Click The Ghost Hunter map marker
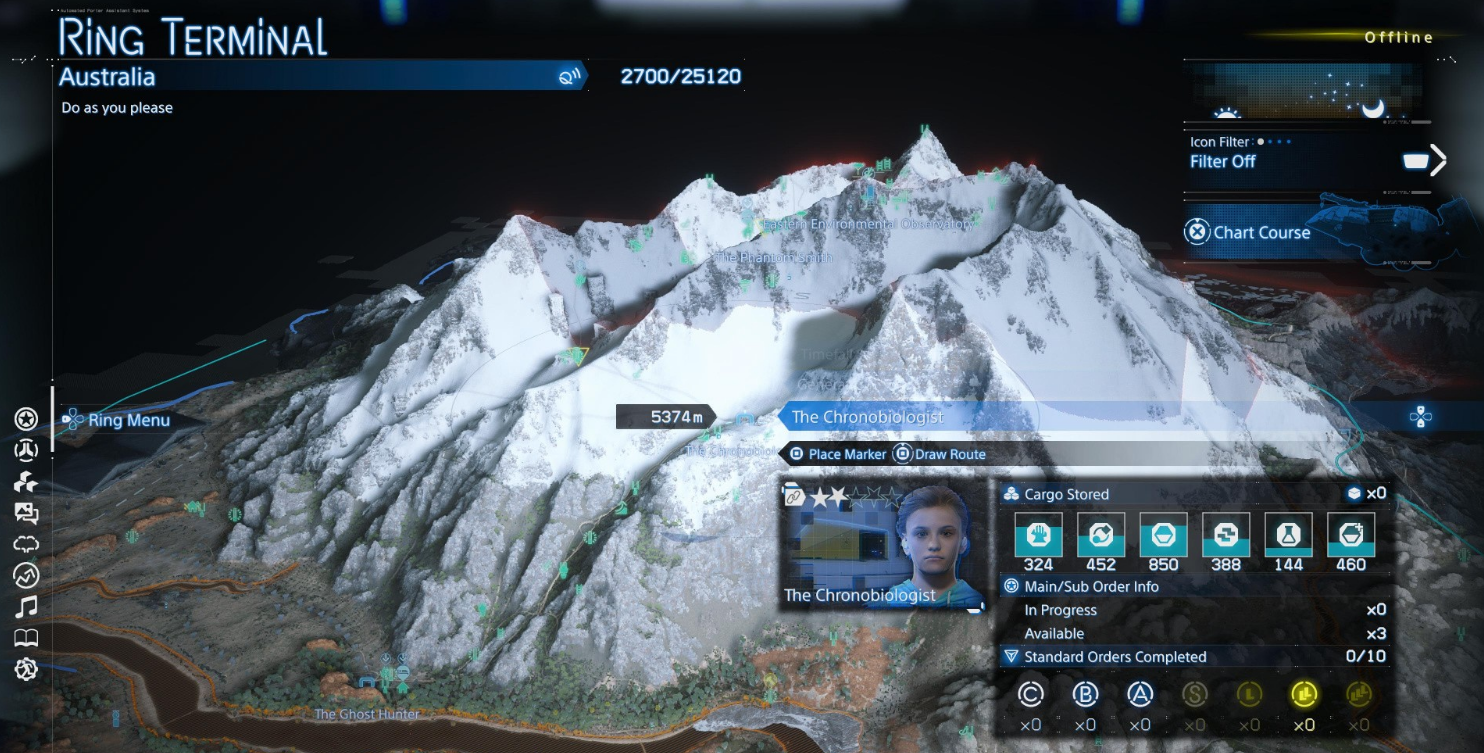The width and height of the screenshot is (1484, 753). point(367,714)
